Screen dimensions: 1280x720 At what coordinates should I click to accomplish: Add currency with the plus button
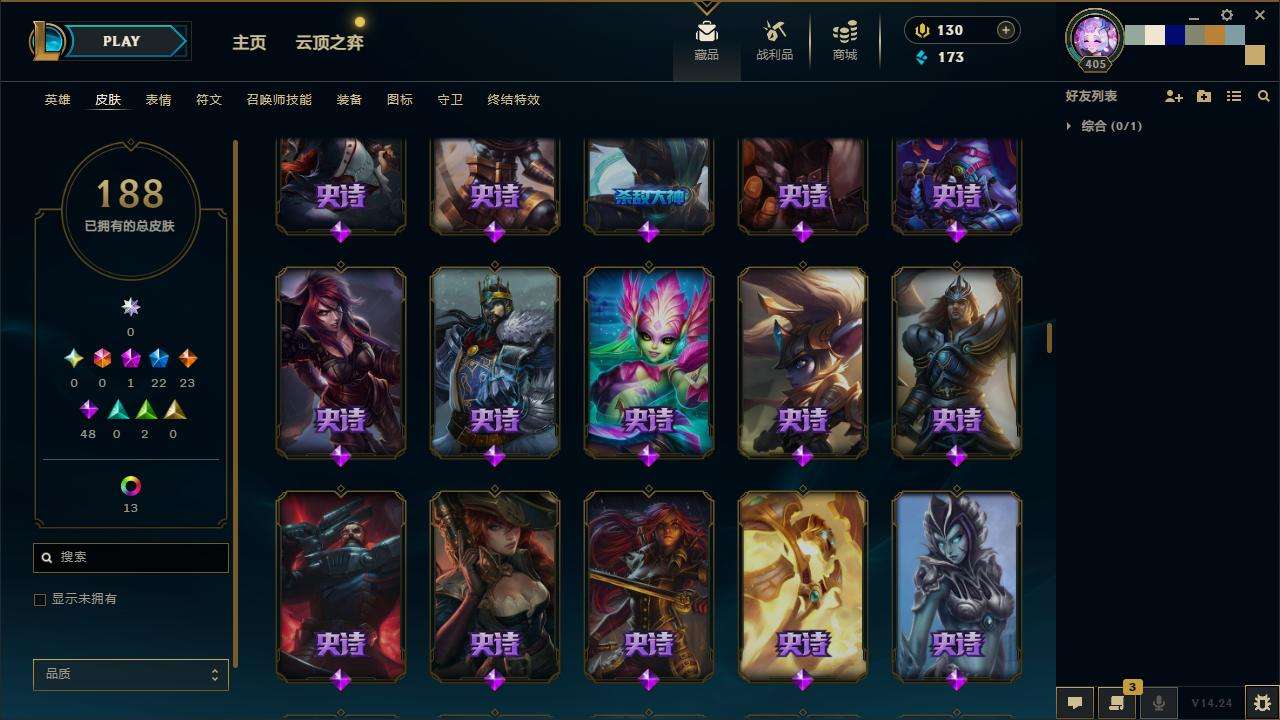point(1005,30)
